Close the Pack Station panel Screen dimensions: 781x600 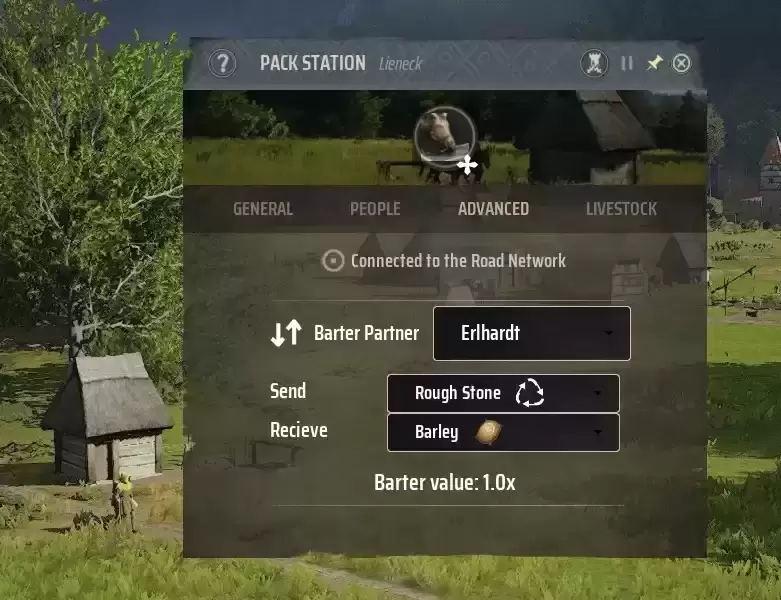(681, 63)
